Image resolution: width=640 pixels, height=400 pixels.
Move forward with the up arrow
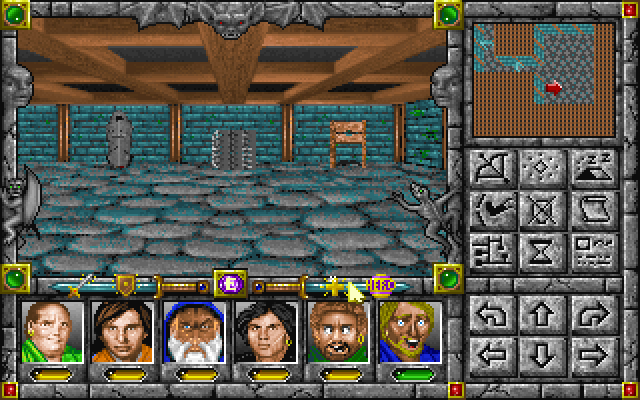539,315
